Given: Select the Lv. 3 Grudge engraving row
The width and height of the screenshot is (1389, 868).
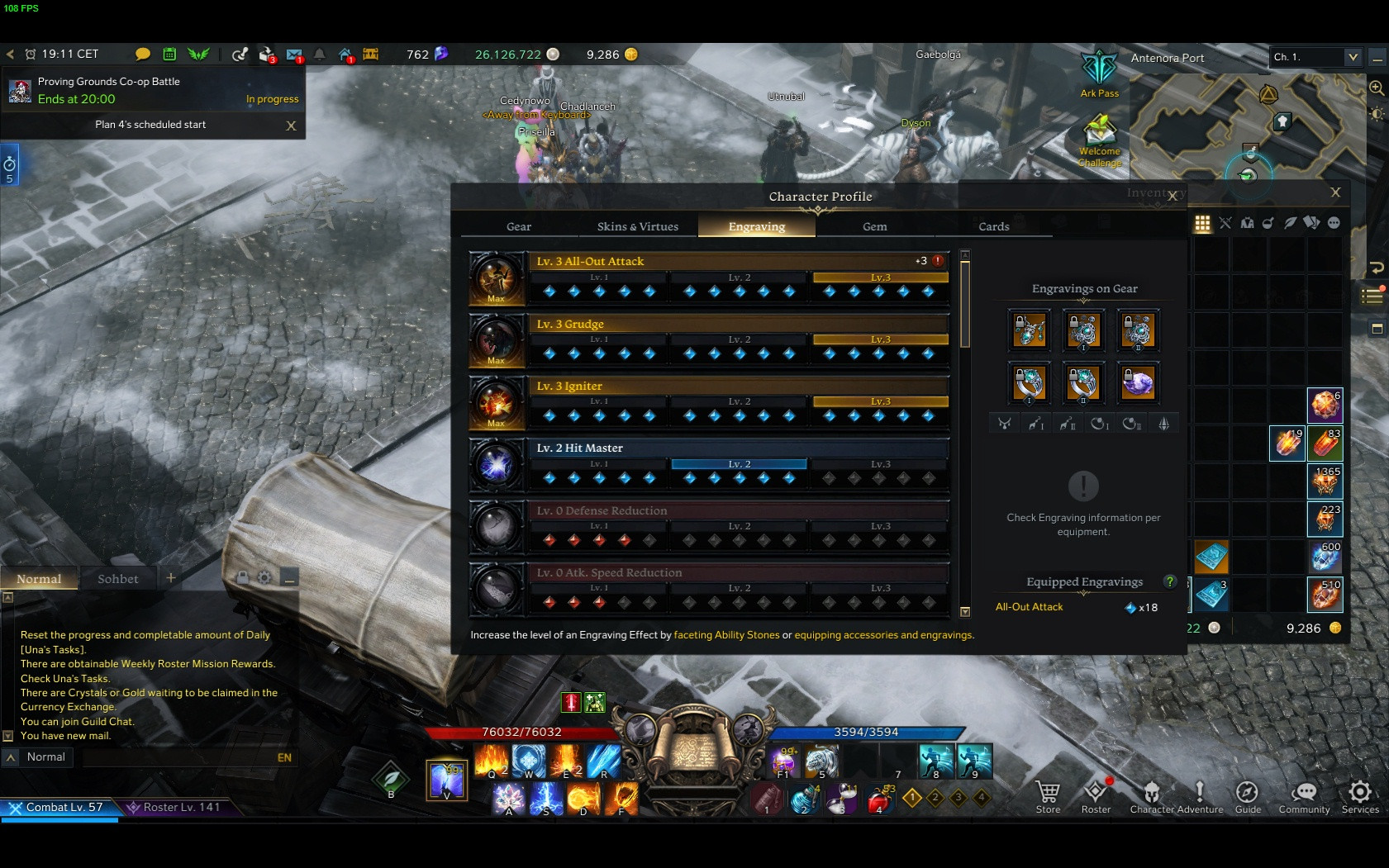Looking at the screenshot, I should (737, 325).
